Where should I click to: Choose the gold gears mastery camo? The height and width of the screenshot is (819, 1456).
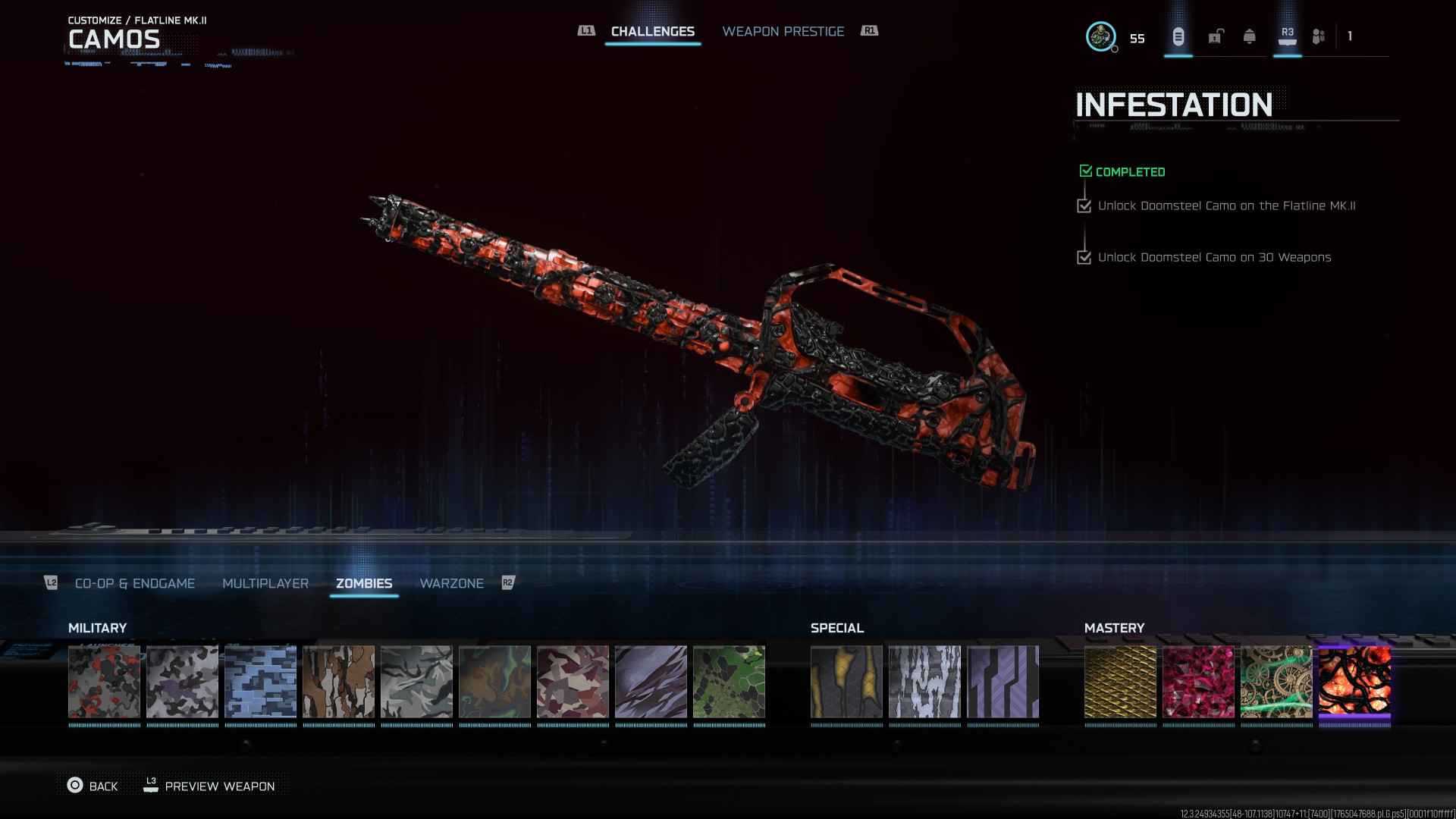[x=1276, y=682]
